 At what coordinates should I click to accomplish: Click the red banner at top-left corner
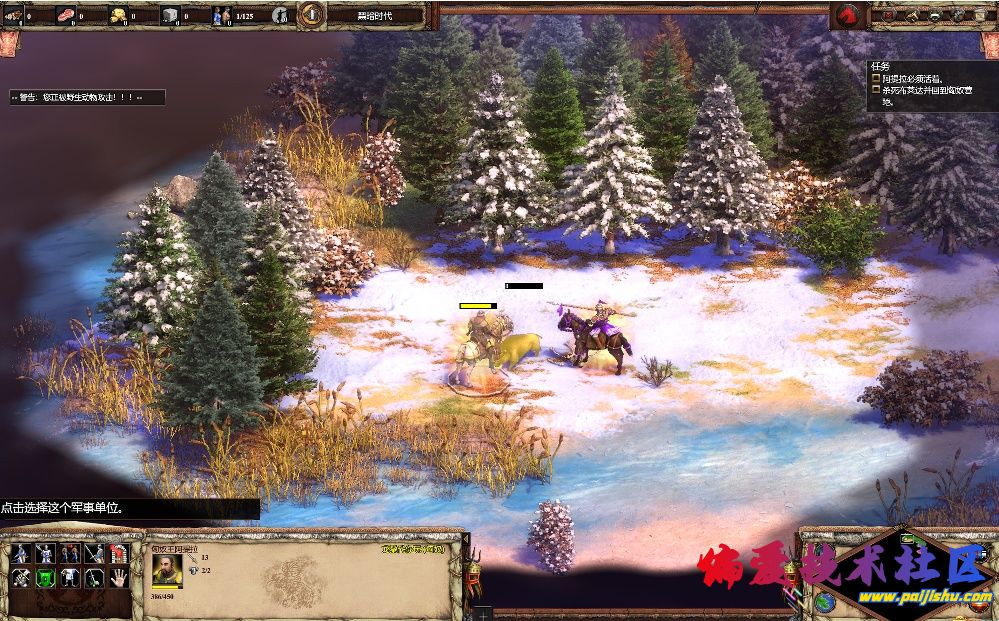point(9,43)
